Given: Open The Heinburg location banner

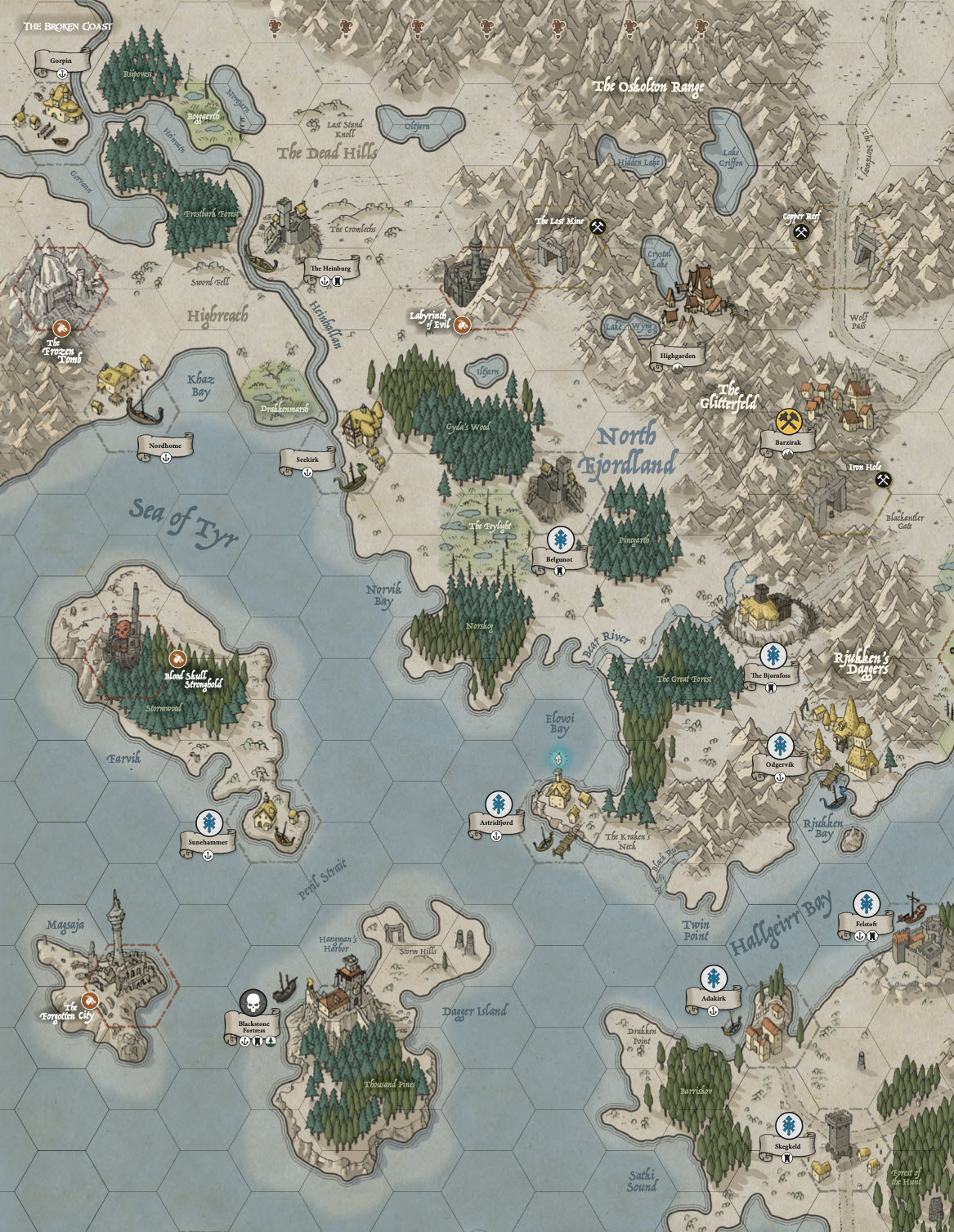Looking at the screenshot, I should 330,269.
